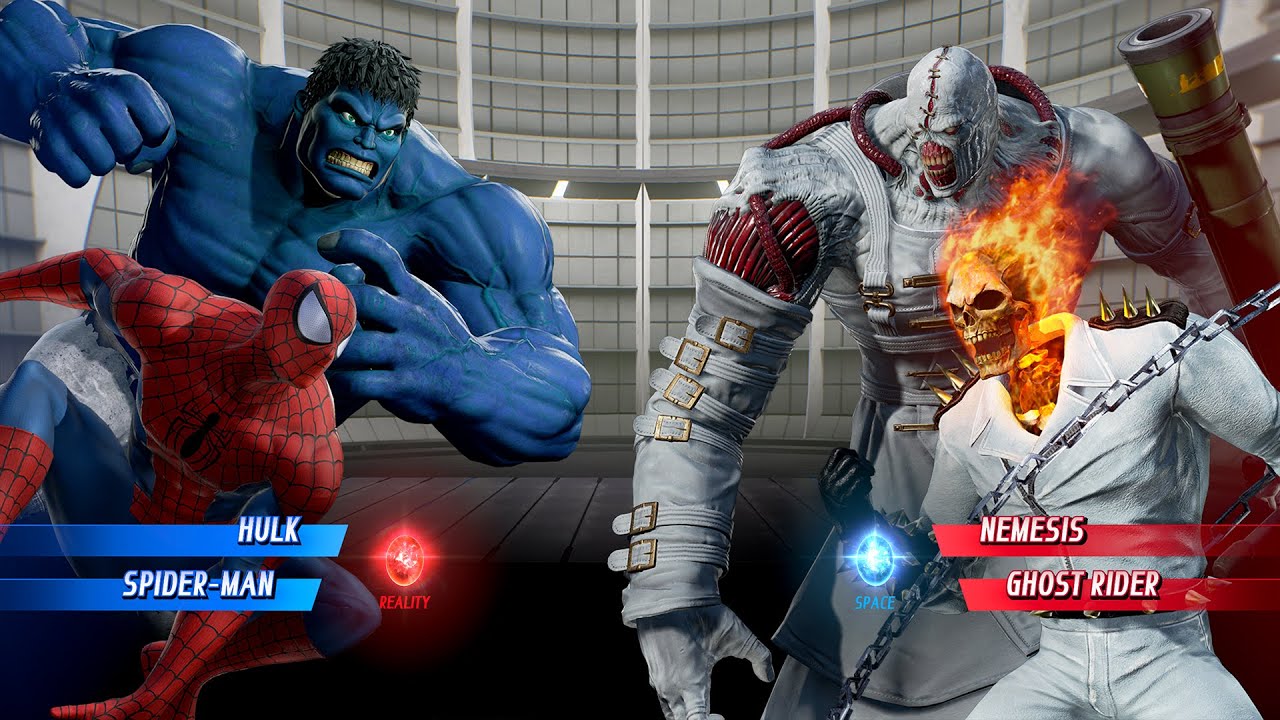
Task: Click the red Reality stone icon
Action: click(404, 560)
